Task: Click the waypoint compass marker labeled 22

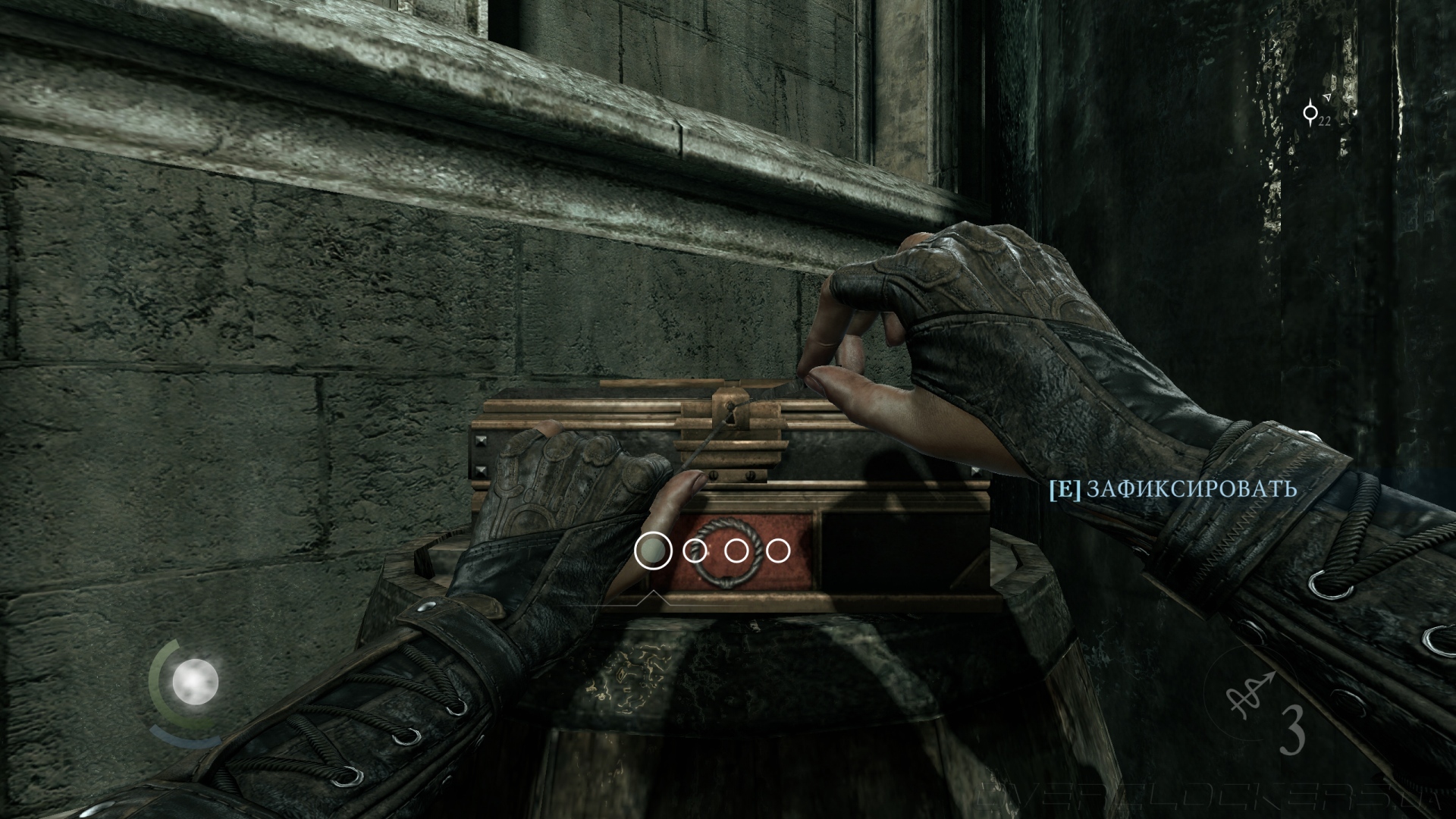Action: coord(1311,112)
